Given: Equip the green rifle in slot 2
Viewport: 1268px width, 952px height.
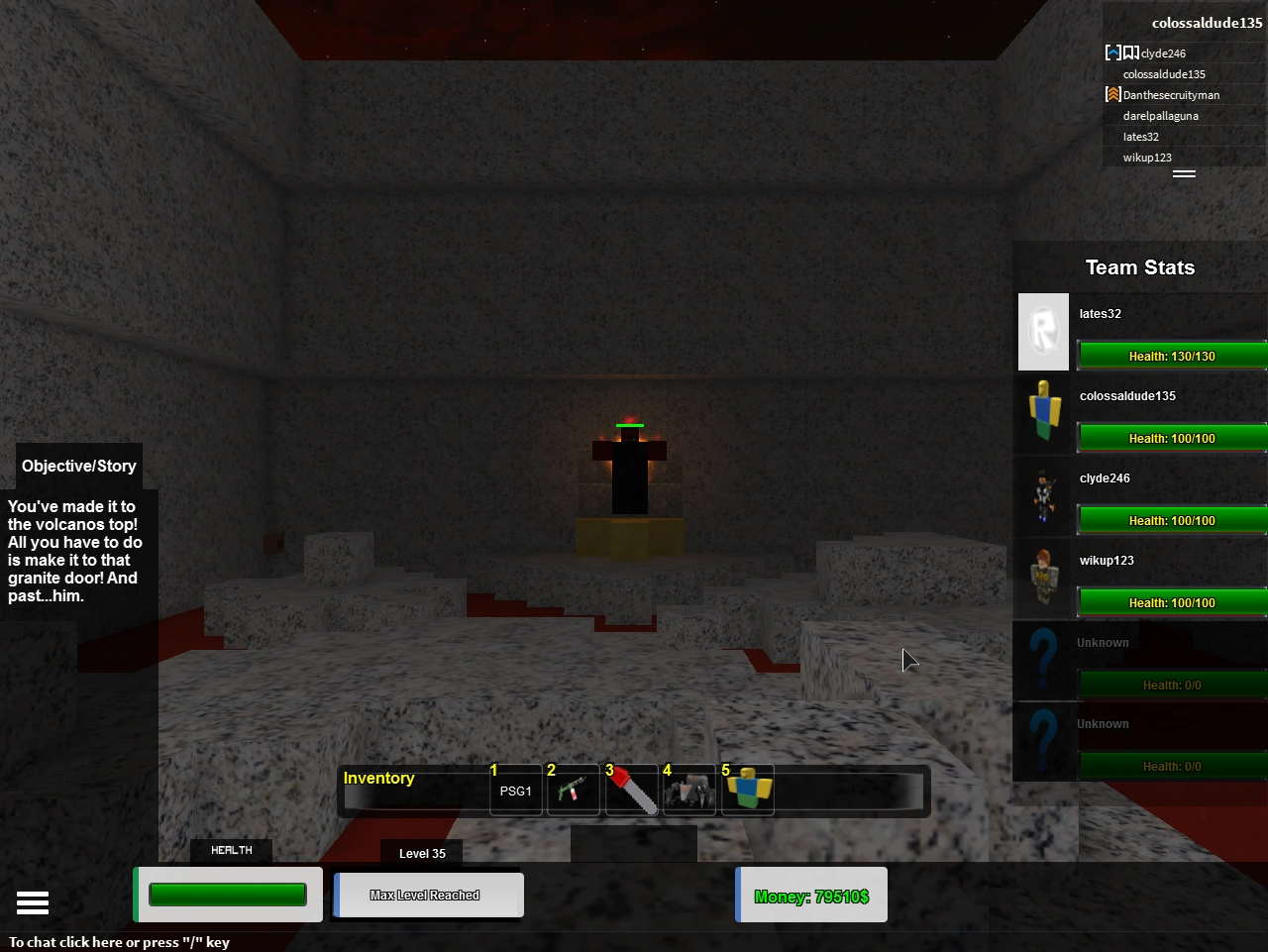Looking at the screenshot, I should [x=573, y=790].
